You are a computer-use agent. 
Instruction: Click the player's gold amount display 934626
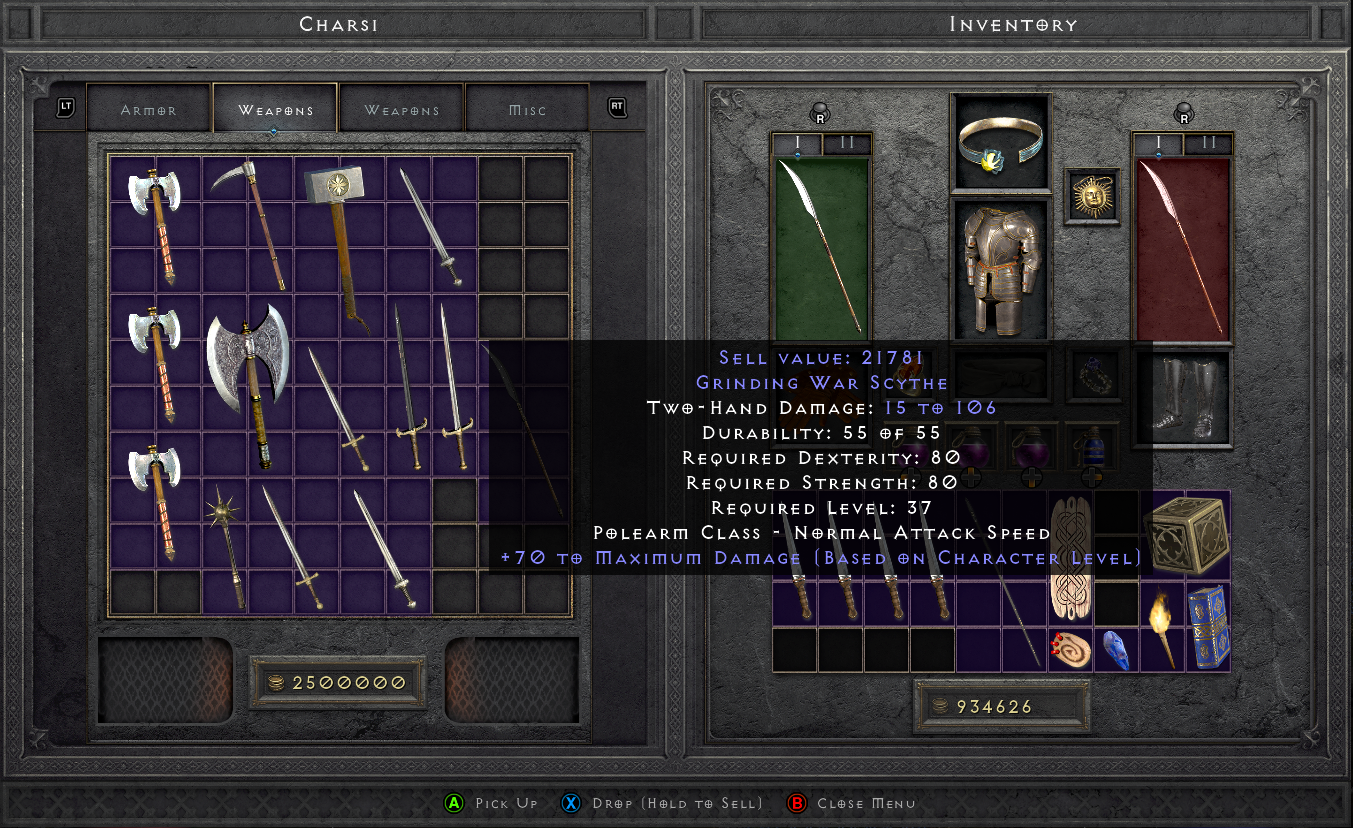coord(1001,705)
